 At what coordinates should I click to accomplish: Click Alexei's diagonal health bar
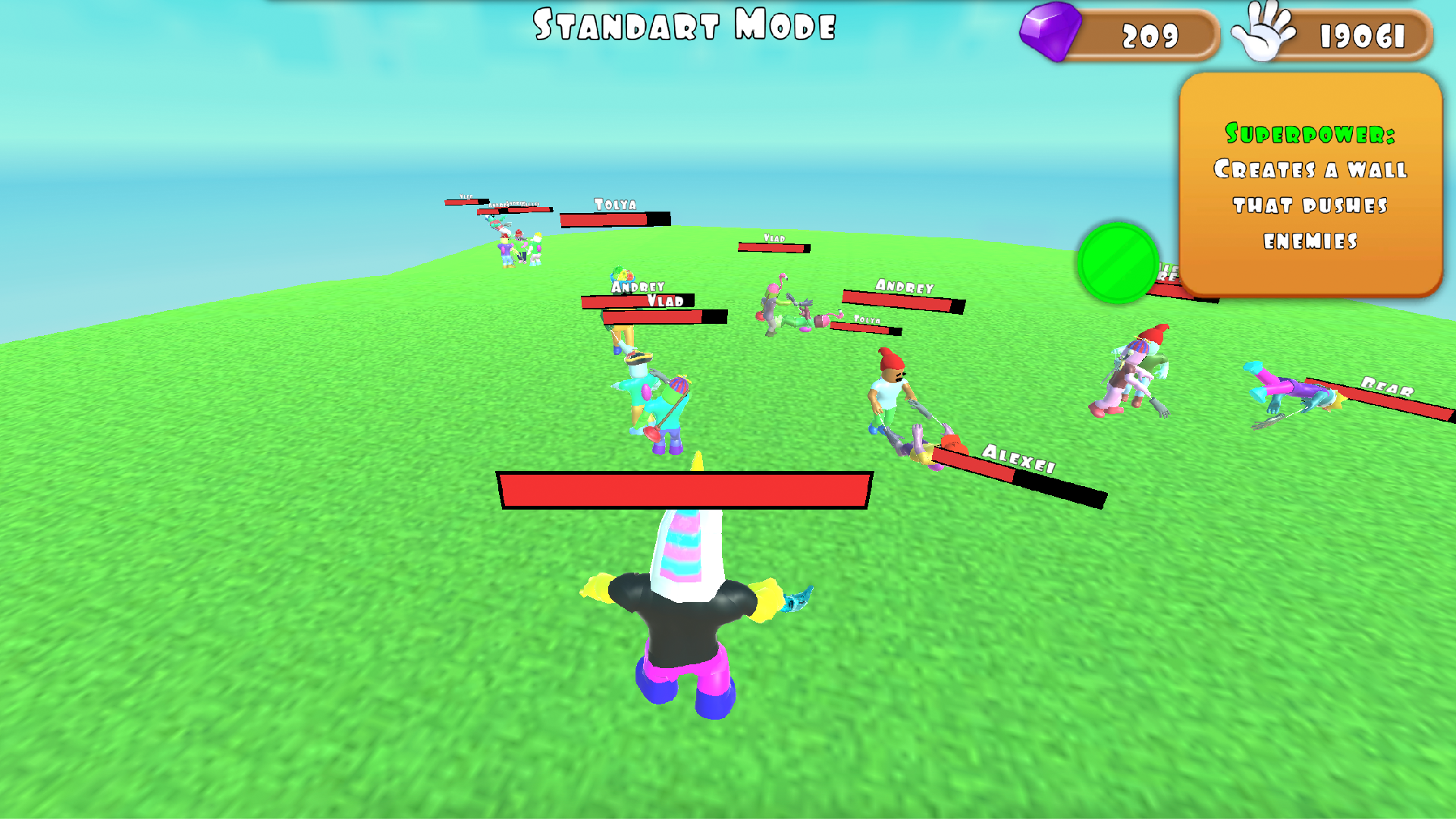[1016, 474]
